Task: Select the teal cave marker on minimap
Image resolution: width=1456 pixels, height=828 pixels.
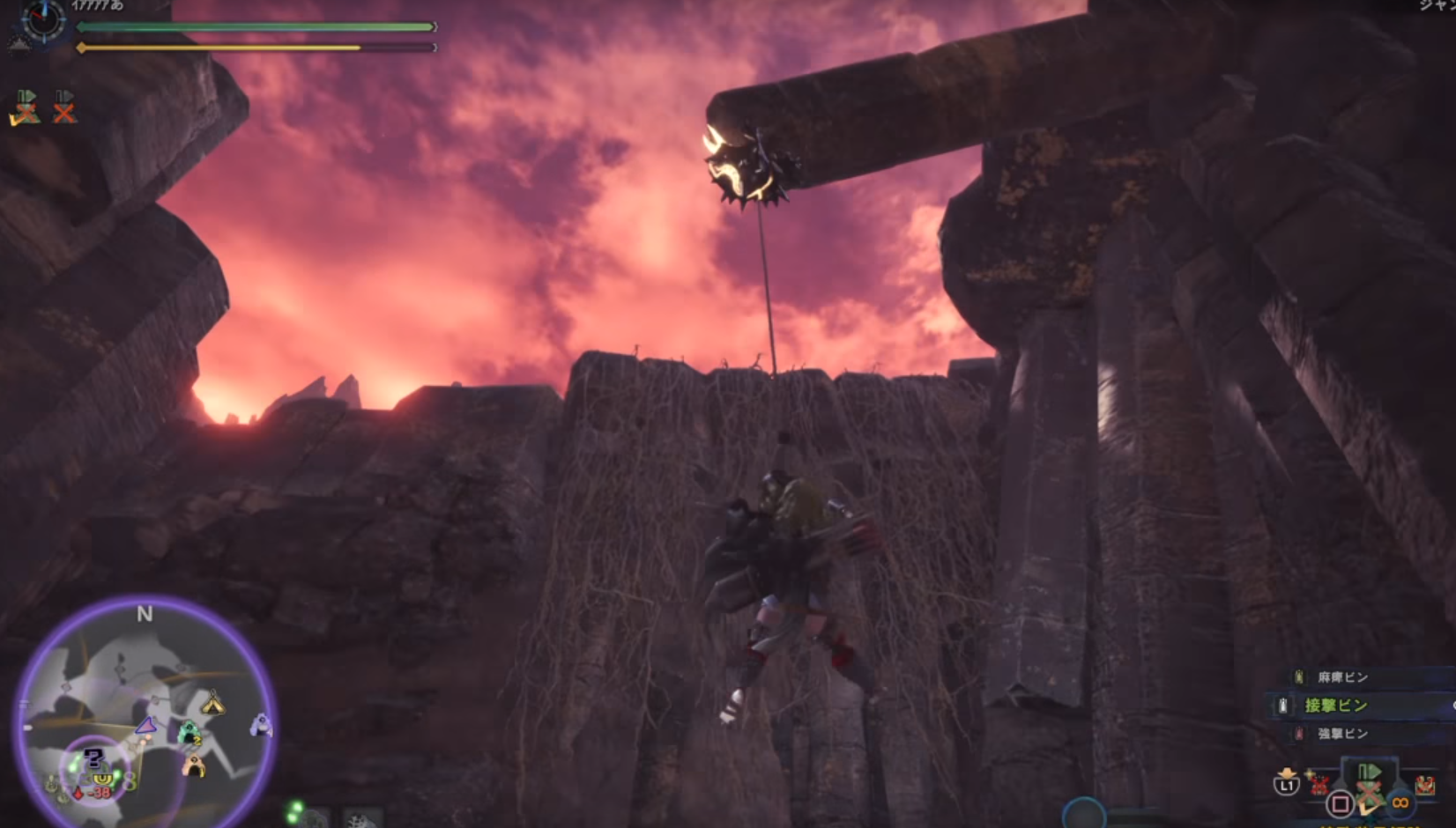Action: (x=188, y=734)
